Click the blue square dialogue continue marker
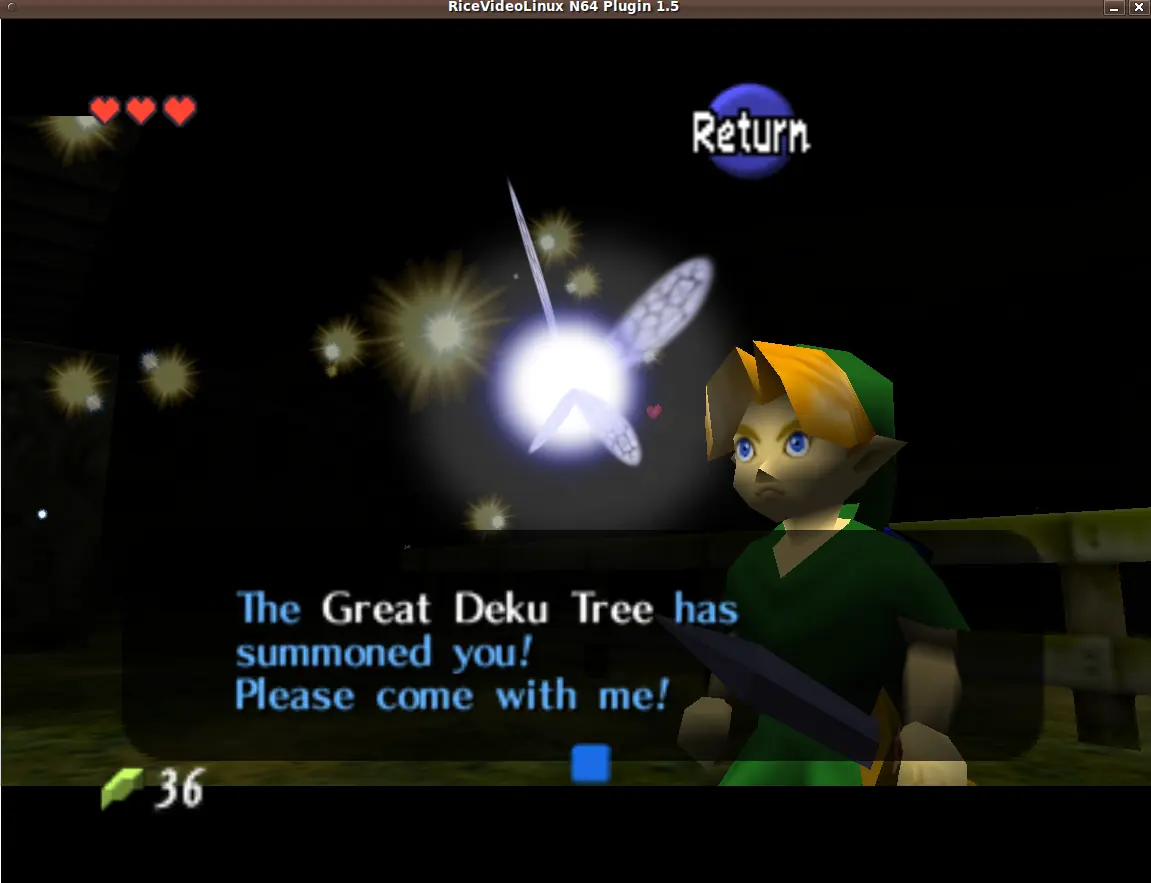The height and width of the screenshot is (883, 1151). point(590,763)
